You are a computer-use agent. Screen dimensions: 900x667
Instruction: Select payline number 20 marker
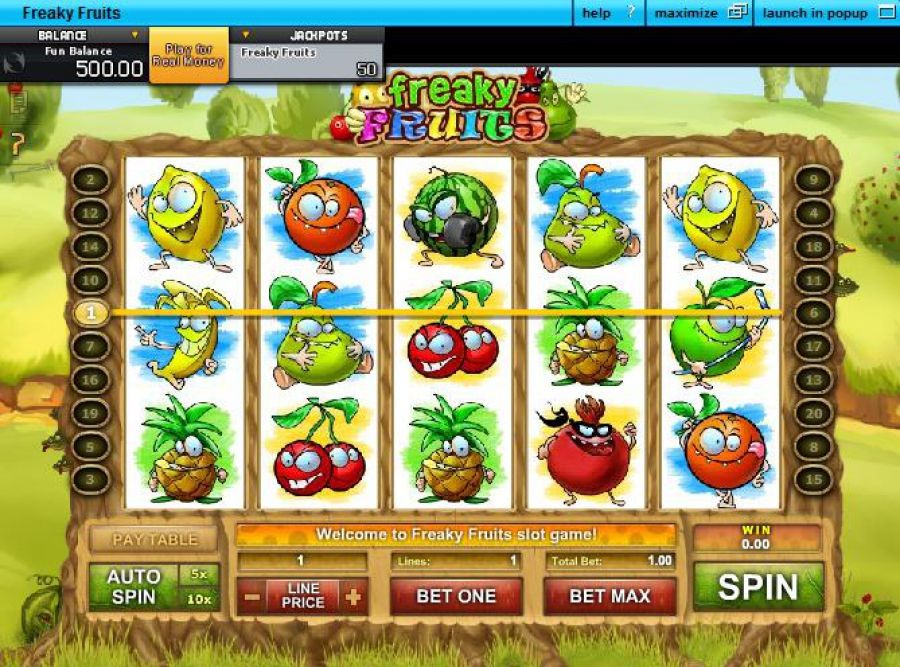click(x=814, y=412)
